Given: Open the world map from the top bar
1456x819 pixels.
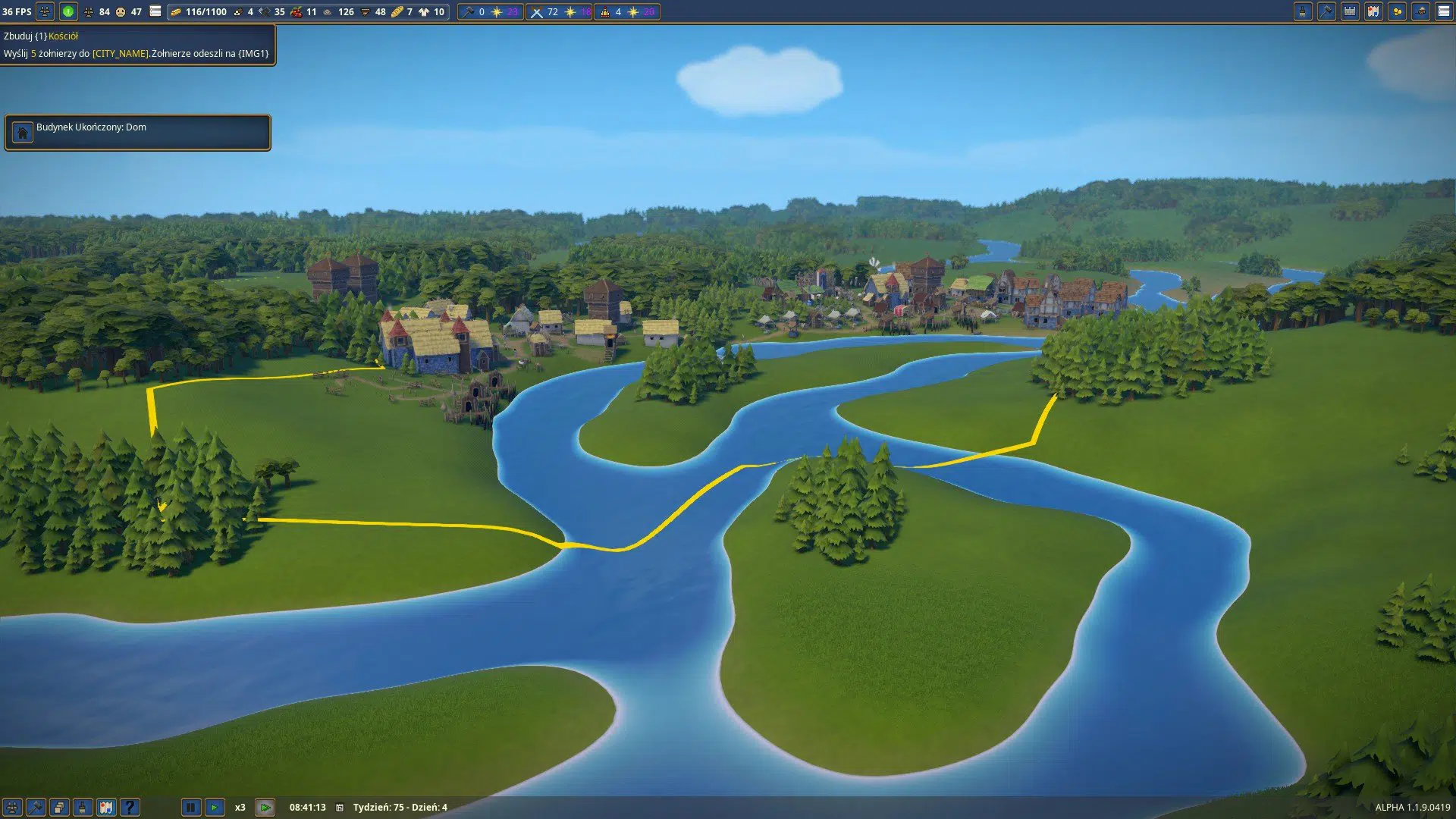Looking at the screenshot, I should 1373,11.
